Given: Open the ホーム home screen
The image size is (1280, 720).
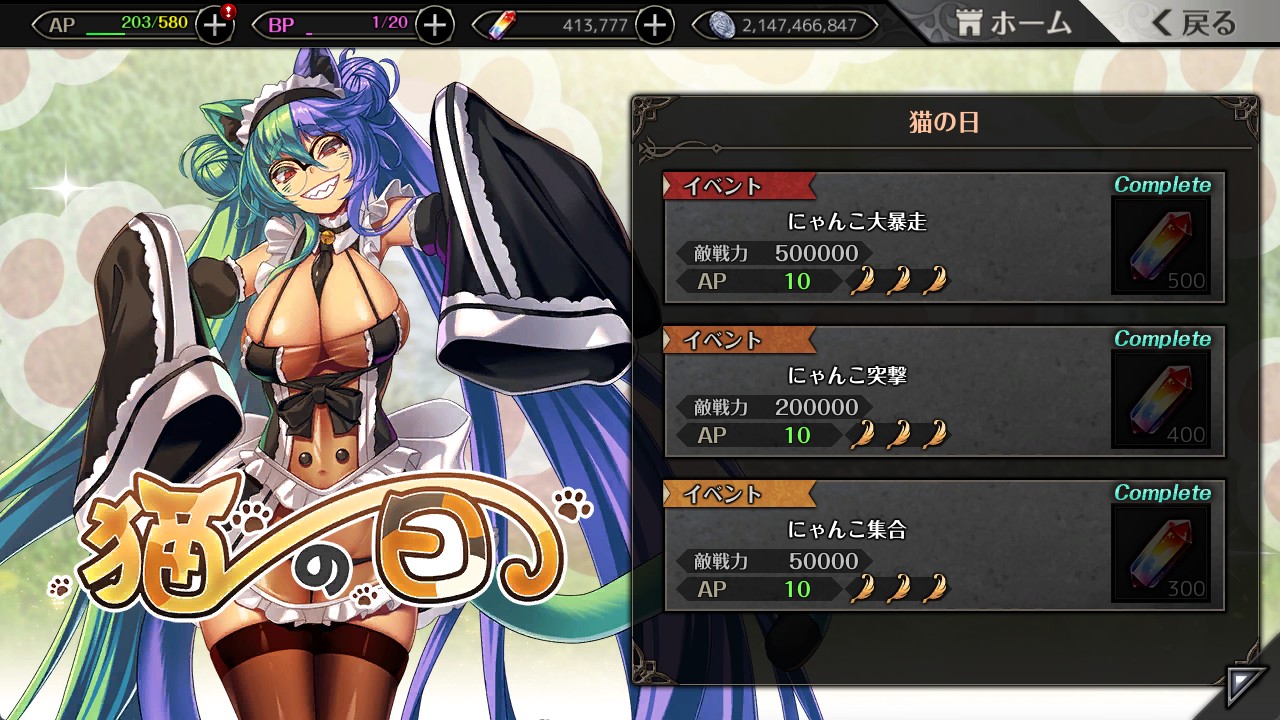Looking at the screenshot, I should click(1012, 24).
